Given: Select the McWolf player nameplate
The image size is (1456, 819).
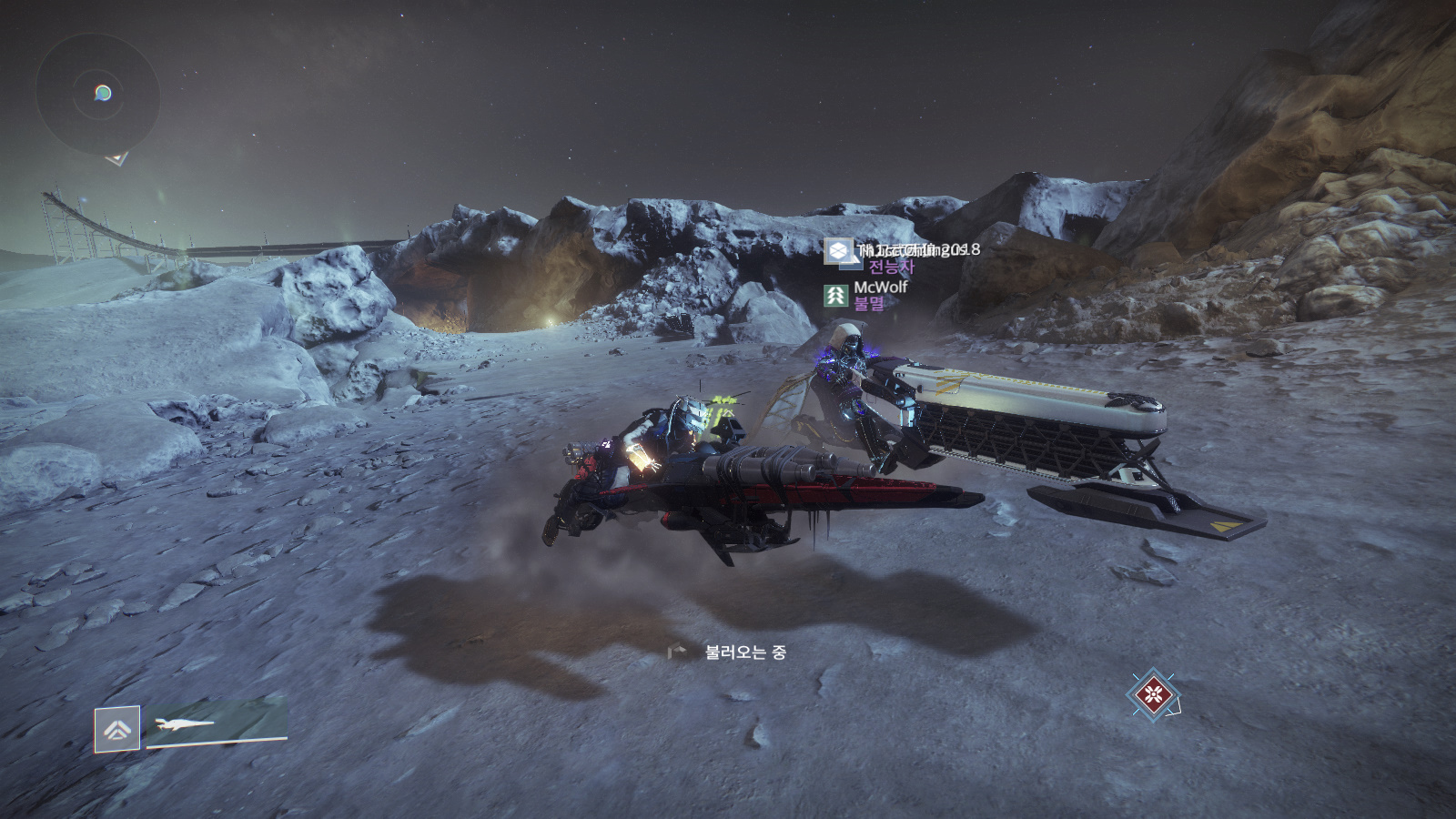Looking at the screenshot, I should 880,288.
